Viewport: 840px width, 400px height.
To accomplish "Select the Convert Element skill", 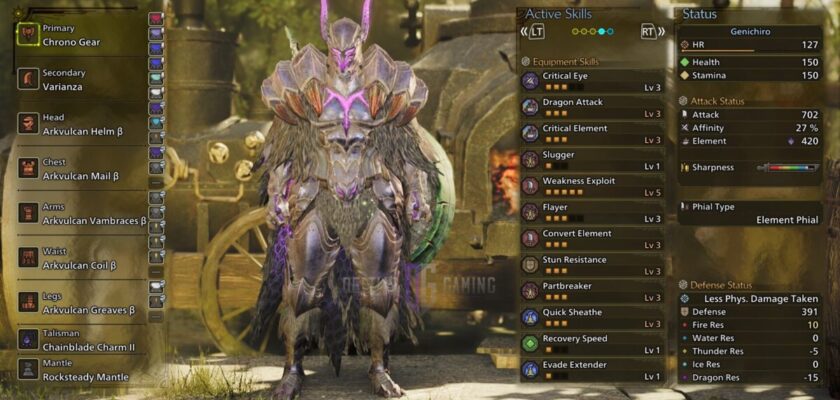I will (x=592, y=239).
